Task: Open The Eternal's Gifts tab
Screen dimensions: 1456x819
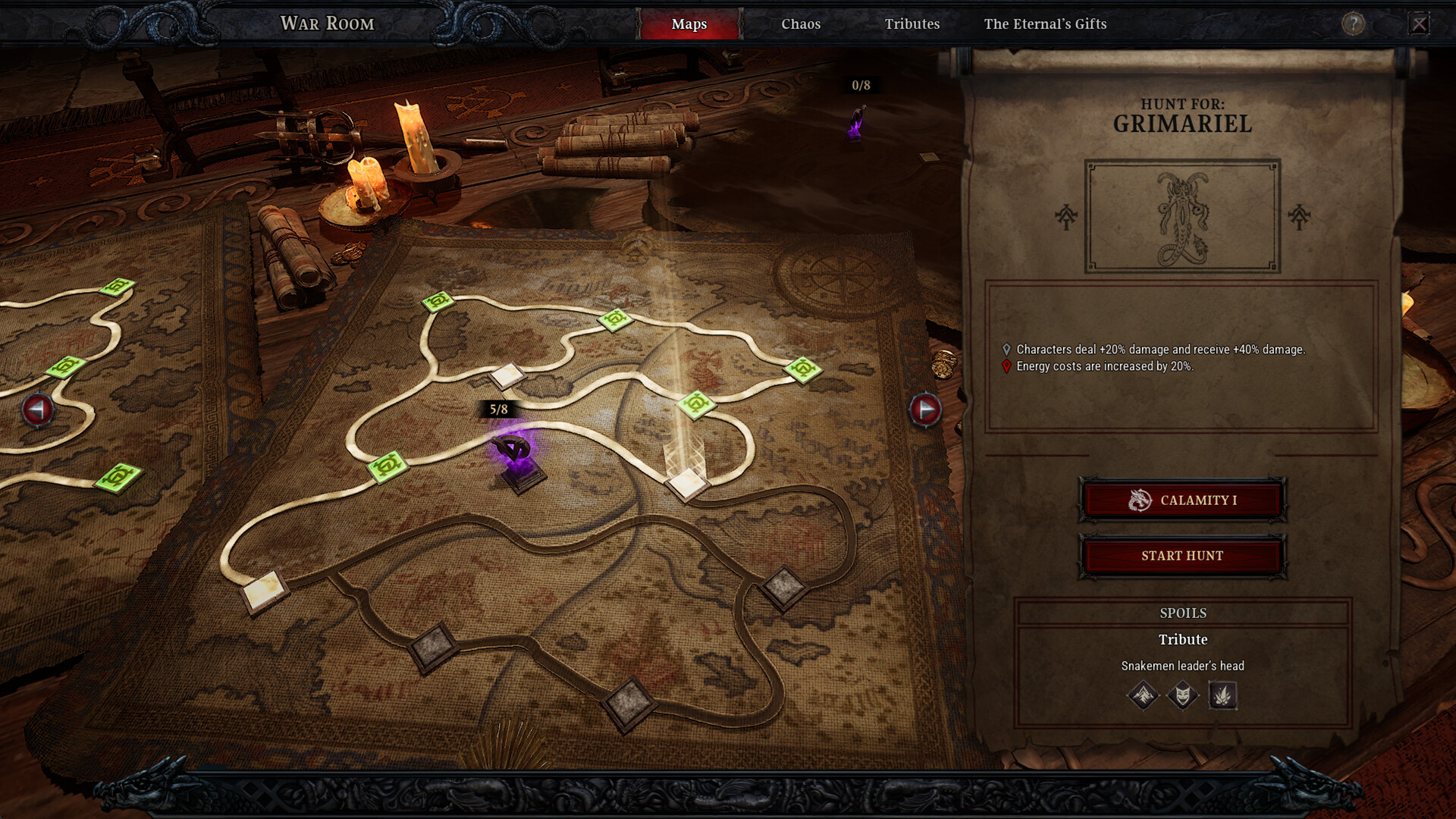Action: [1045, 24]
